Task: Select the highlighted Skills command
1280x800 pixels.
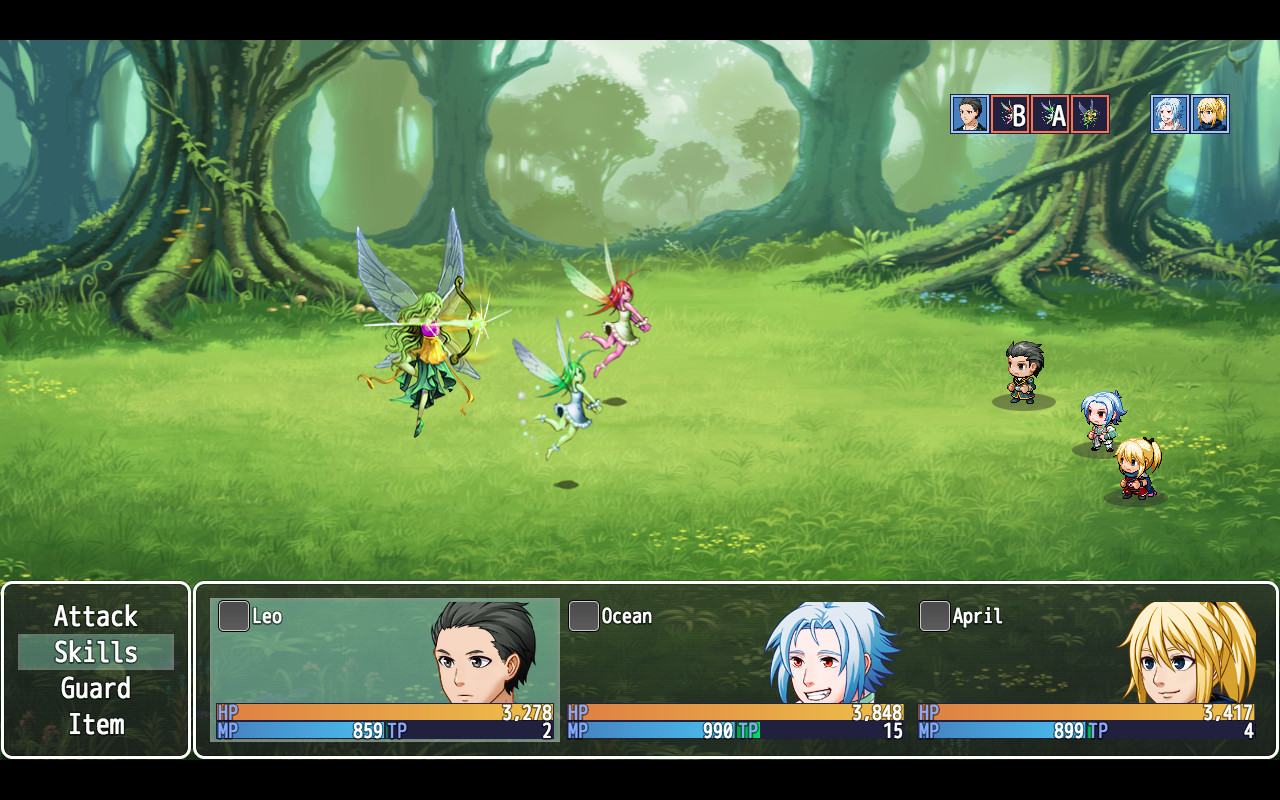Action: click(x=96, y=652)
